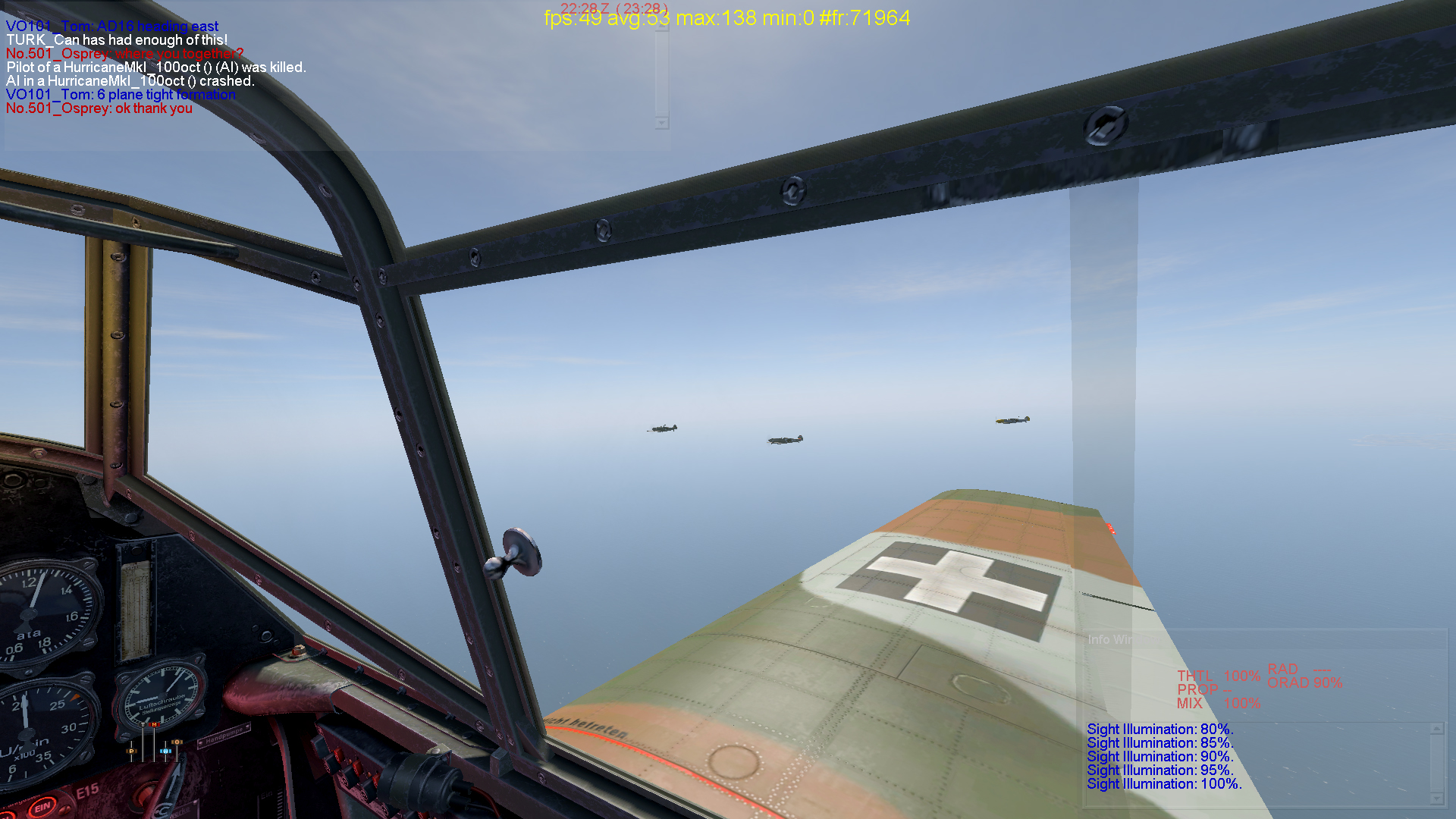Click the chat window's scroll-down arrow
Viewport: 1456px width, 819px height.
[x=662, y=123]
